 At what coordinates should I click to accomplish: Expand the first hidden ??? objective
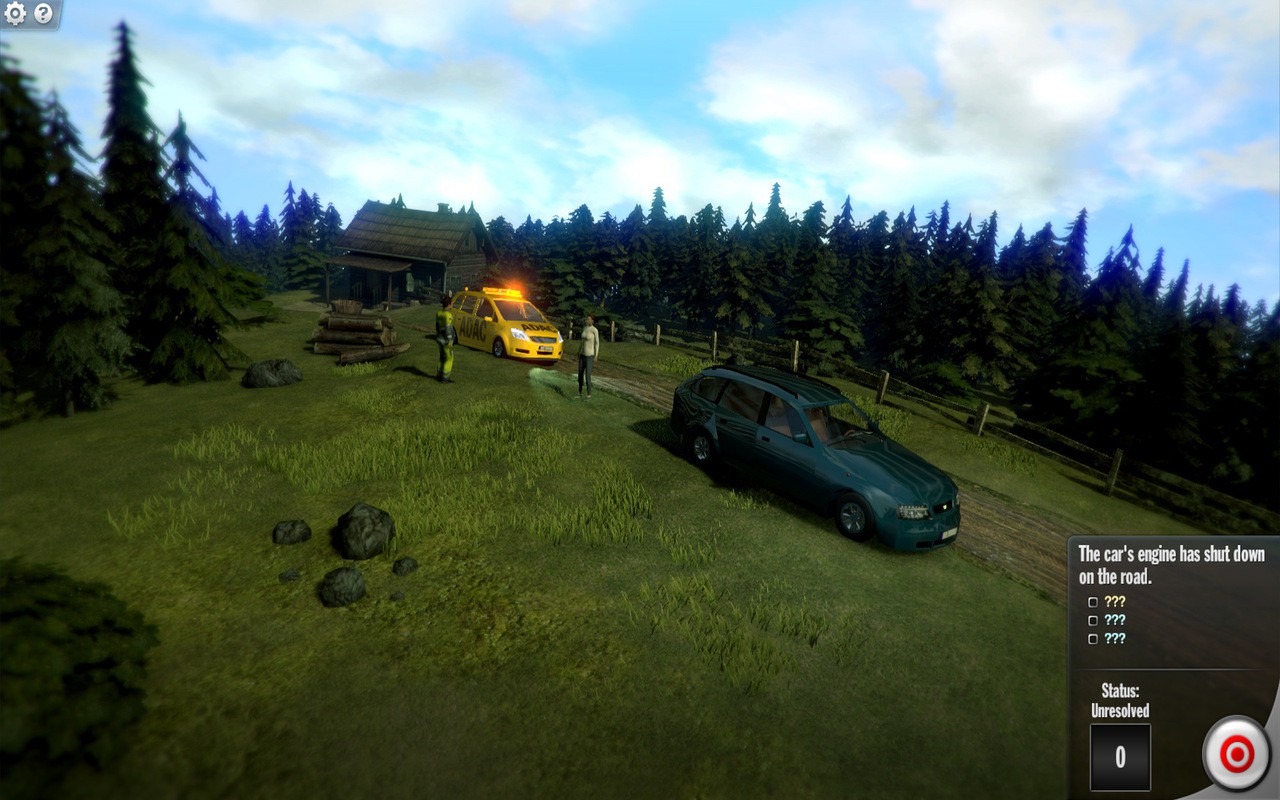[x=1113, y=602]
